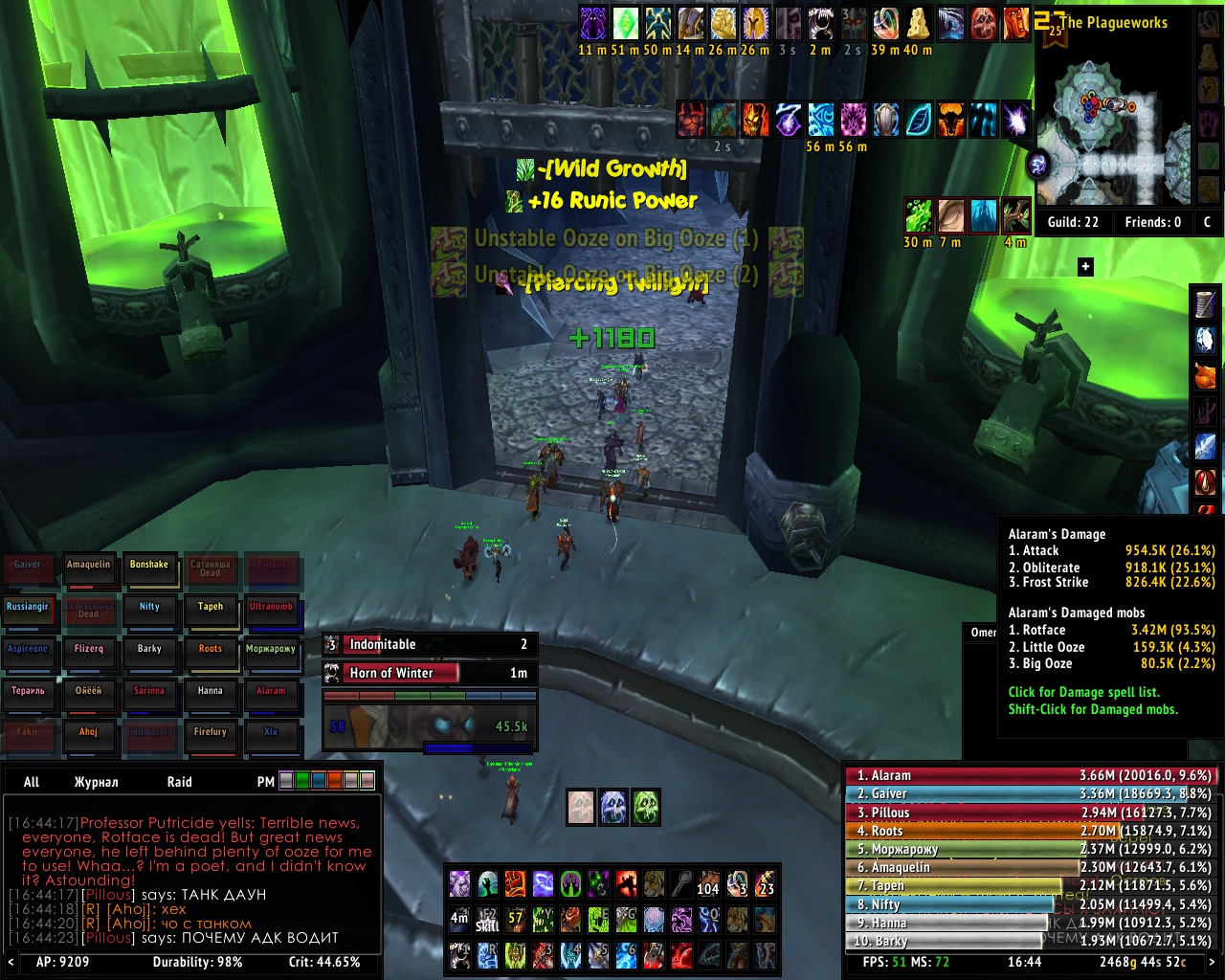Viewport: 1225px width, 980px height.
Task: Open the Журнал chat tab
Action: coord(96,782)
